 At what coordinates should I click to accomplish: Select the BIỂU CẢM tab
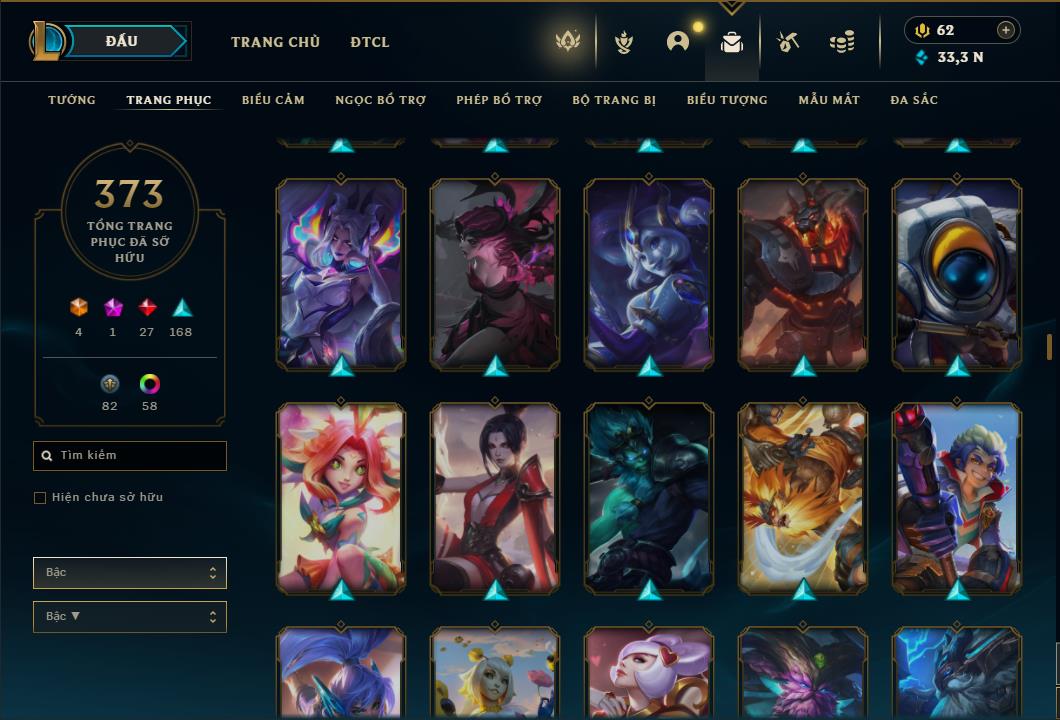click(x=273, y=100)
